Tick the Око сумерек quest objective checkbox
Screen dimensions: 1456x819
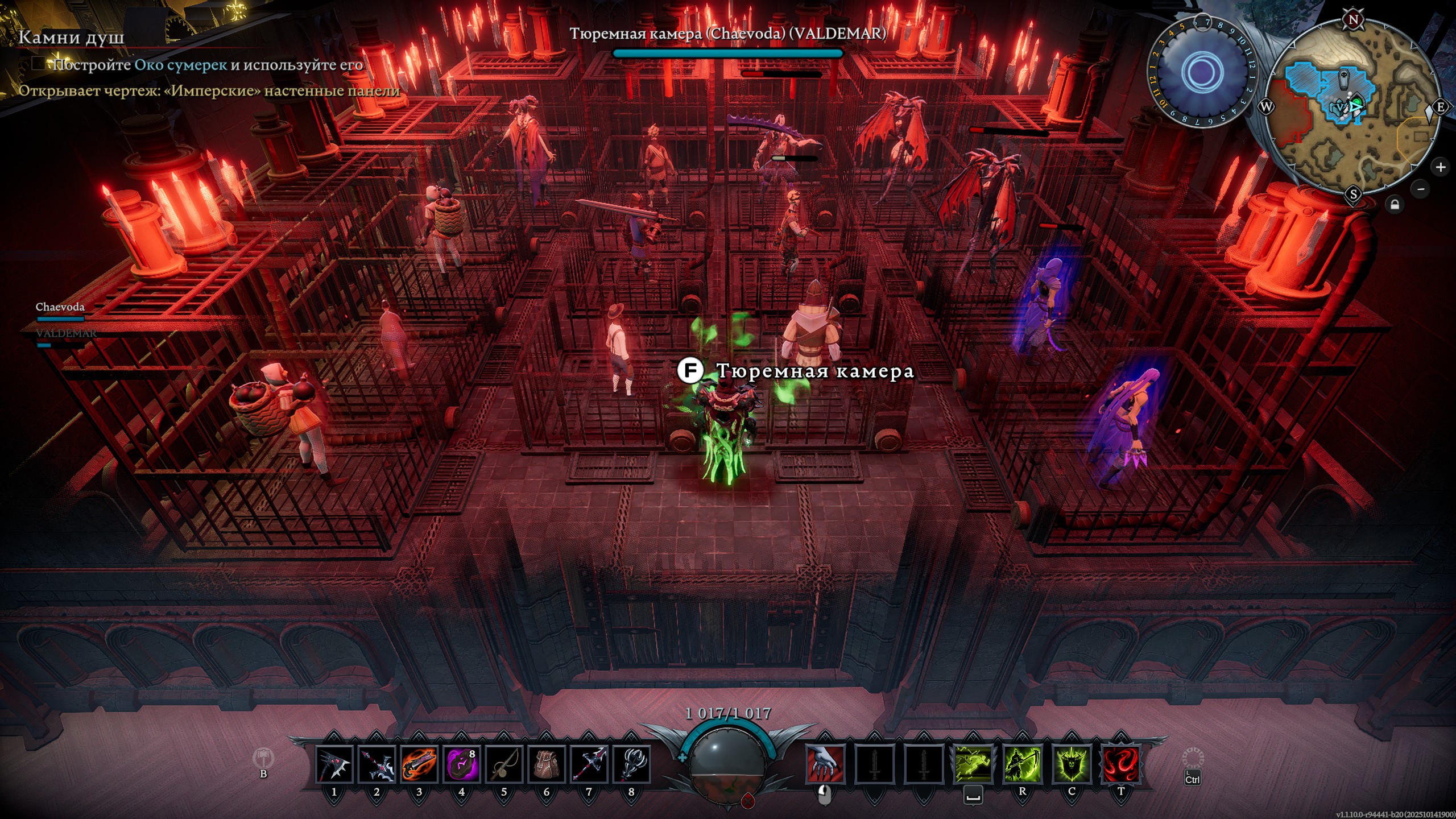click(38, 63)
